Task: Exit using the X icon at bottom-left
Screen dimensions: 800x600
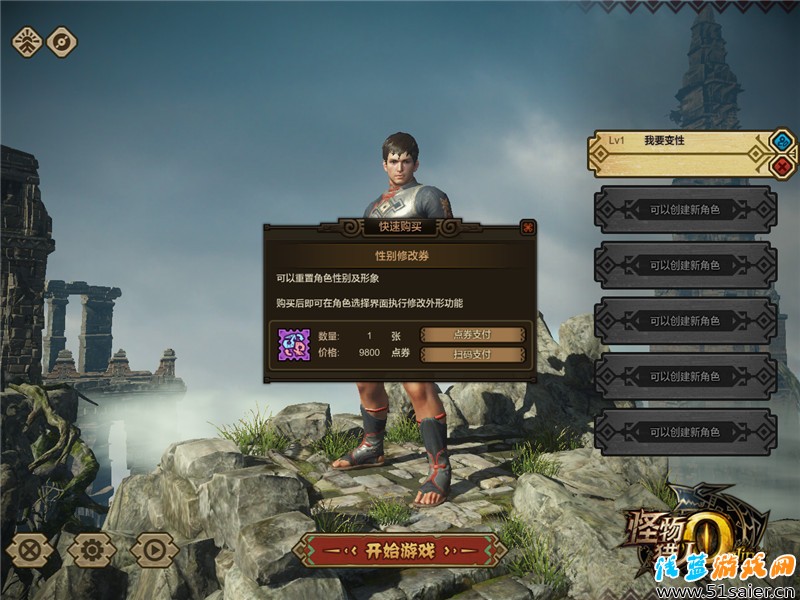Action: (x=31, y=549)
